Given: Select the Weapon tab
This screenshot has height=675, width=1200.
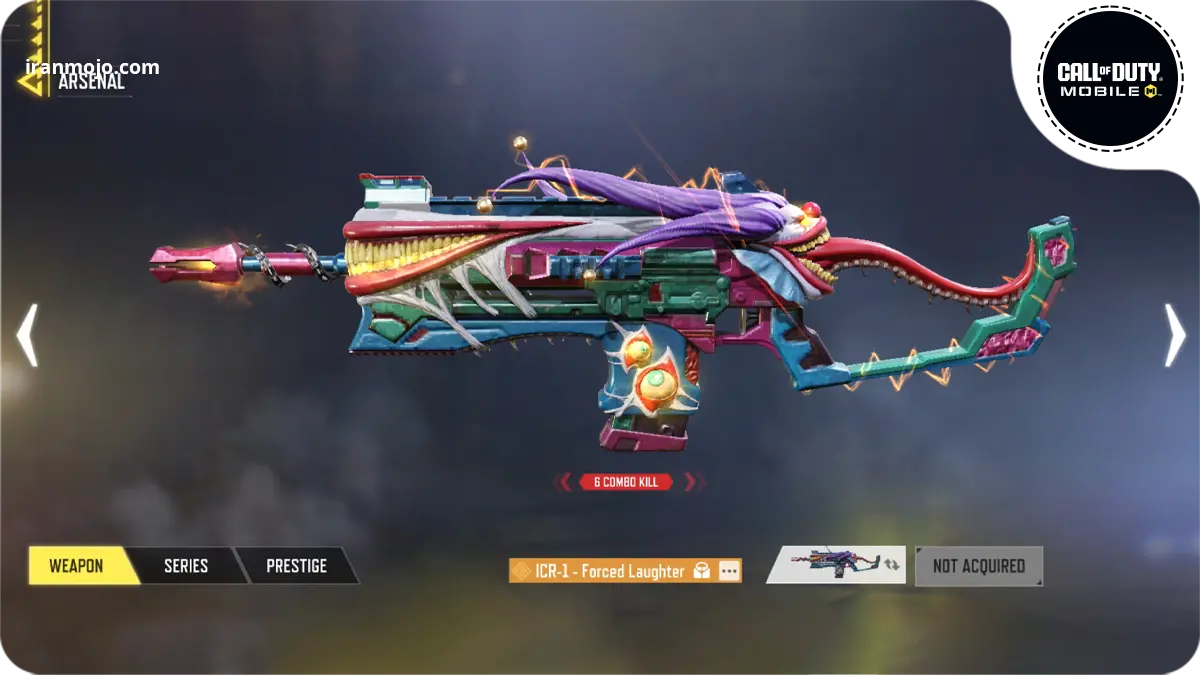Looking at the screenshot, I should coord(77,566).
